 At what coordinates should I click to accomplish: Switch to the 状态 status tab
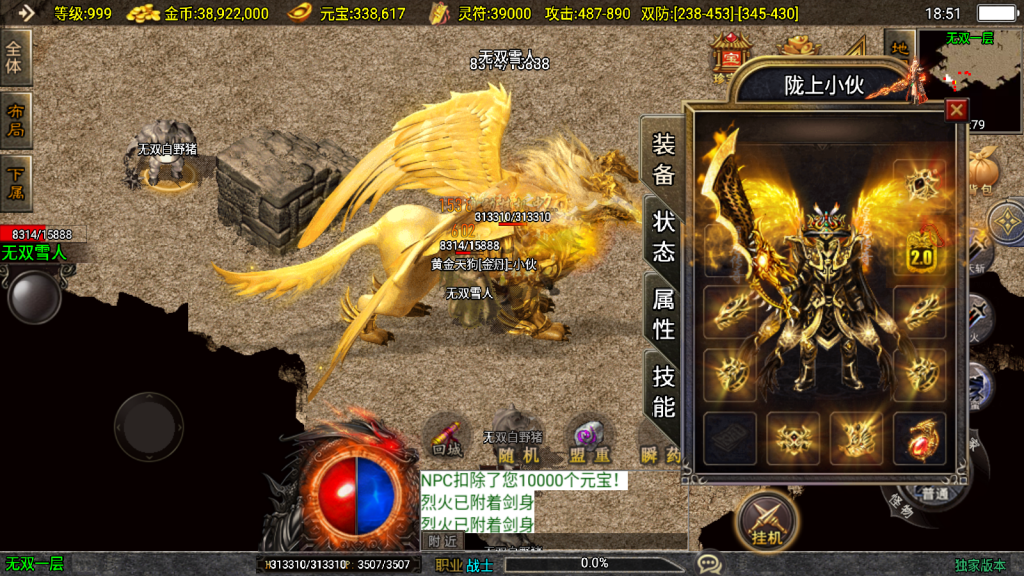tap(664, 236)
